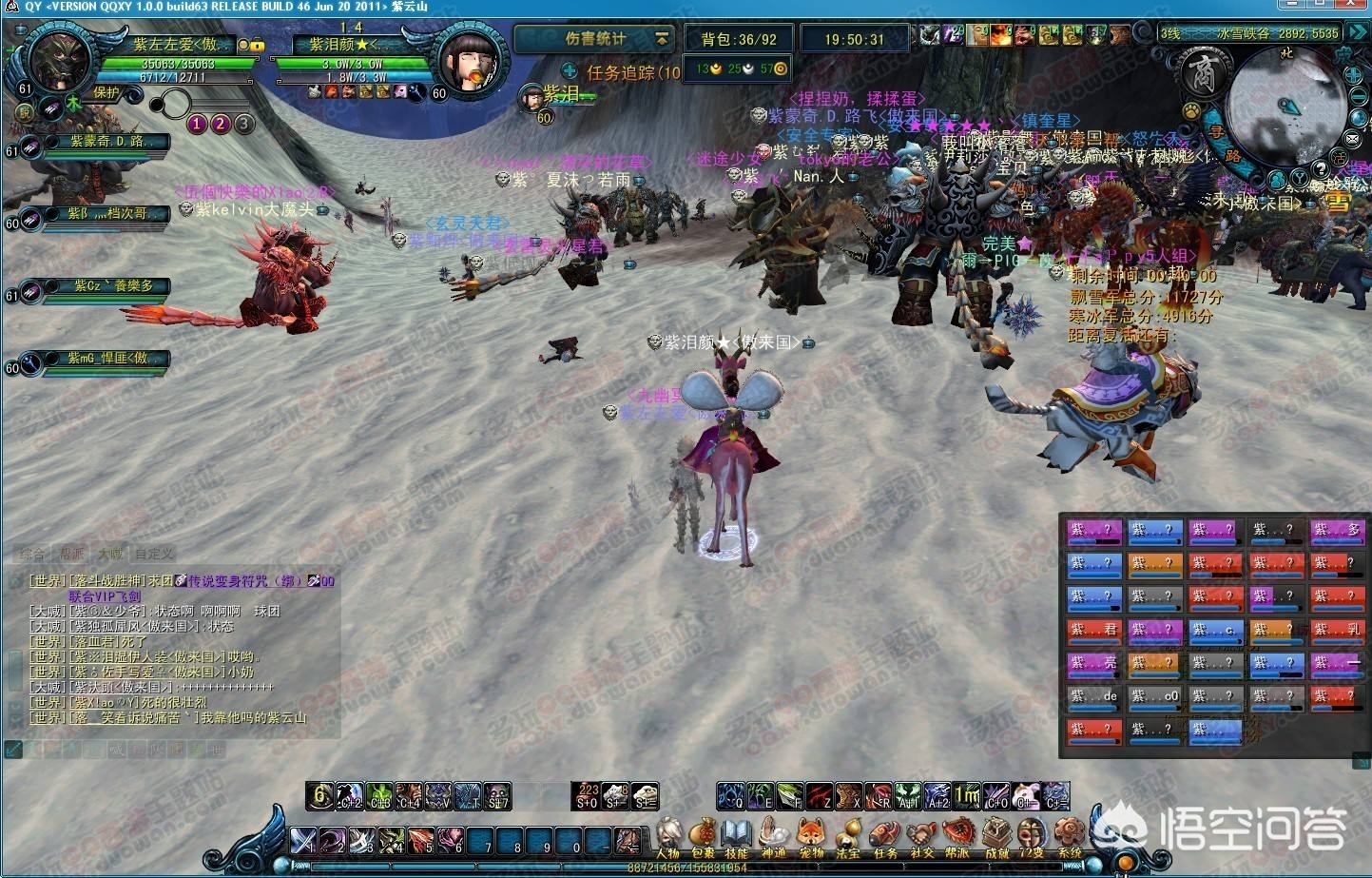
Task: Use the skill in hotbar slot 1
Action: [x=303, y=841]
